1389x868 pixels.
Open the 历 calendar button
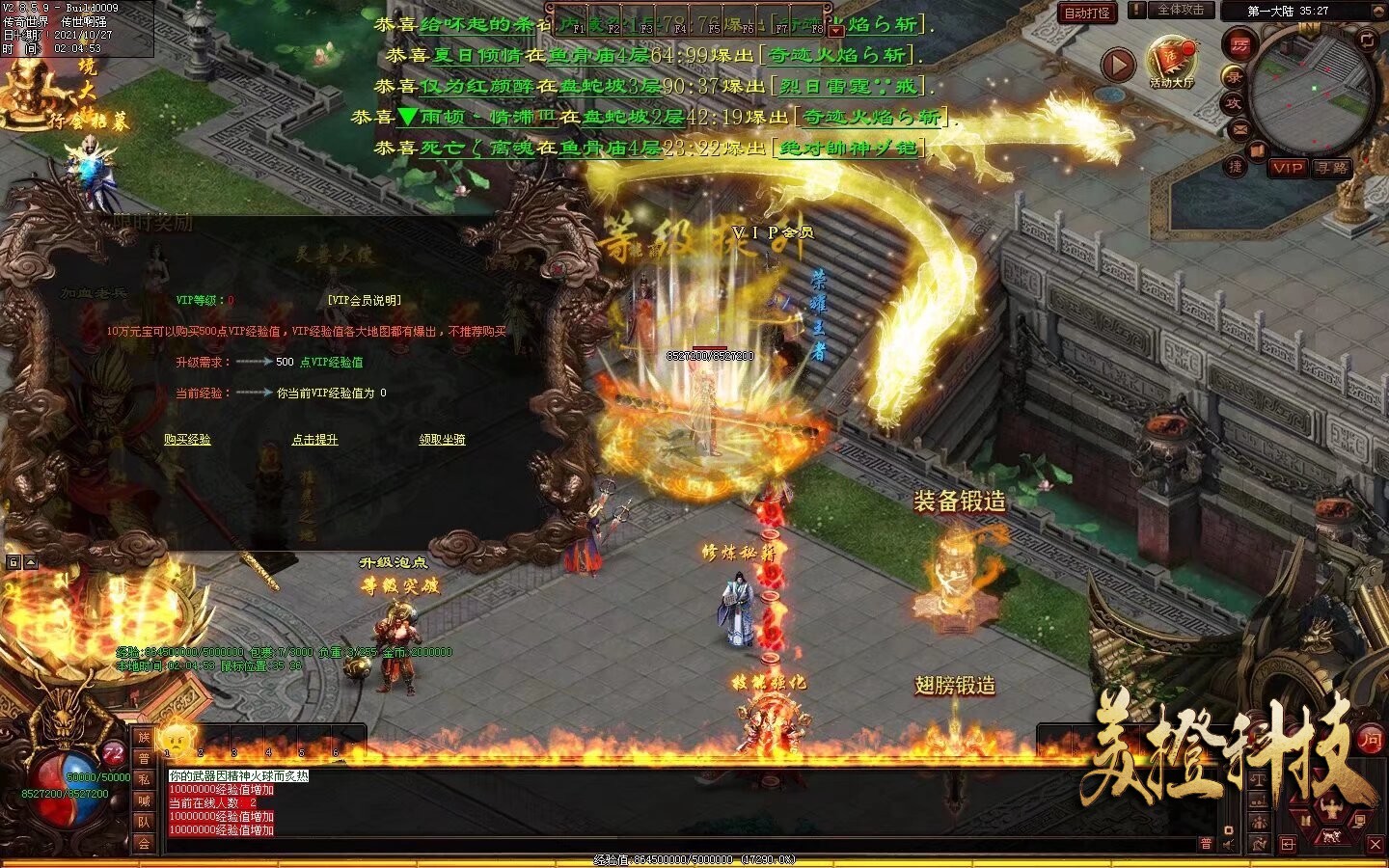tap(1239, 44)
